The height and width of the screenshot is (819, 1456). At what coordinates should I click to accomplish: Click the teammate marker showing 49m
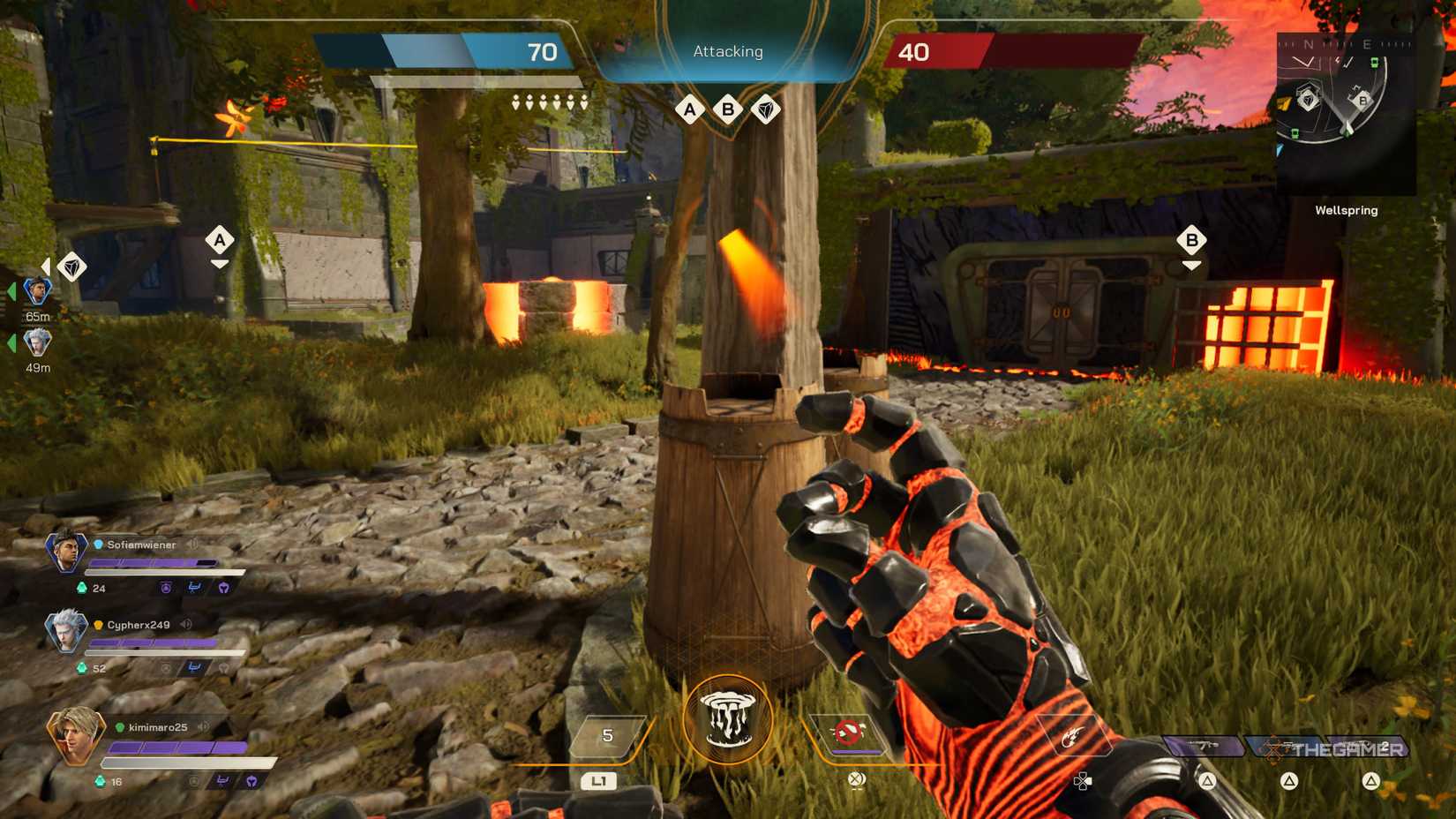click(37, 342)
